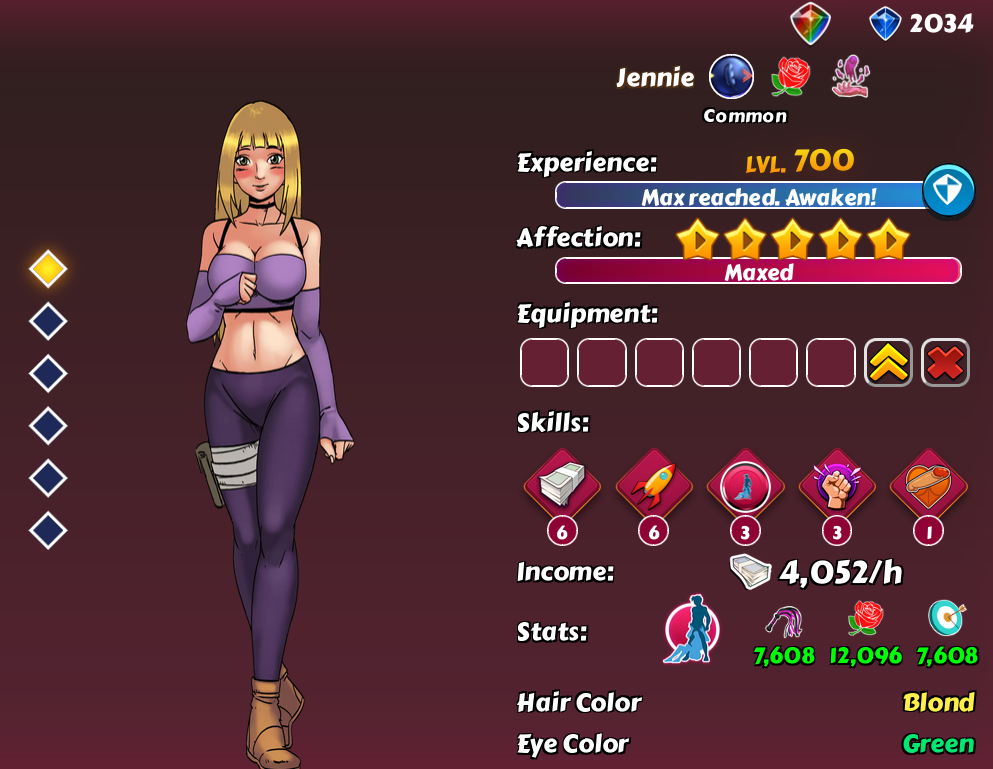Click the blue gem currency icon

coord(885,23)
